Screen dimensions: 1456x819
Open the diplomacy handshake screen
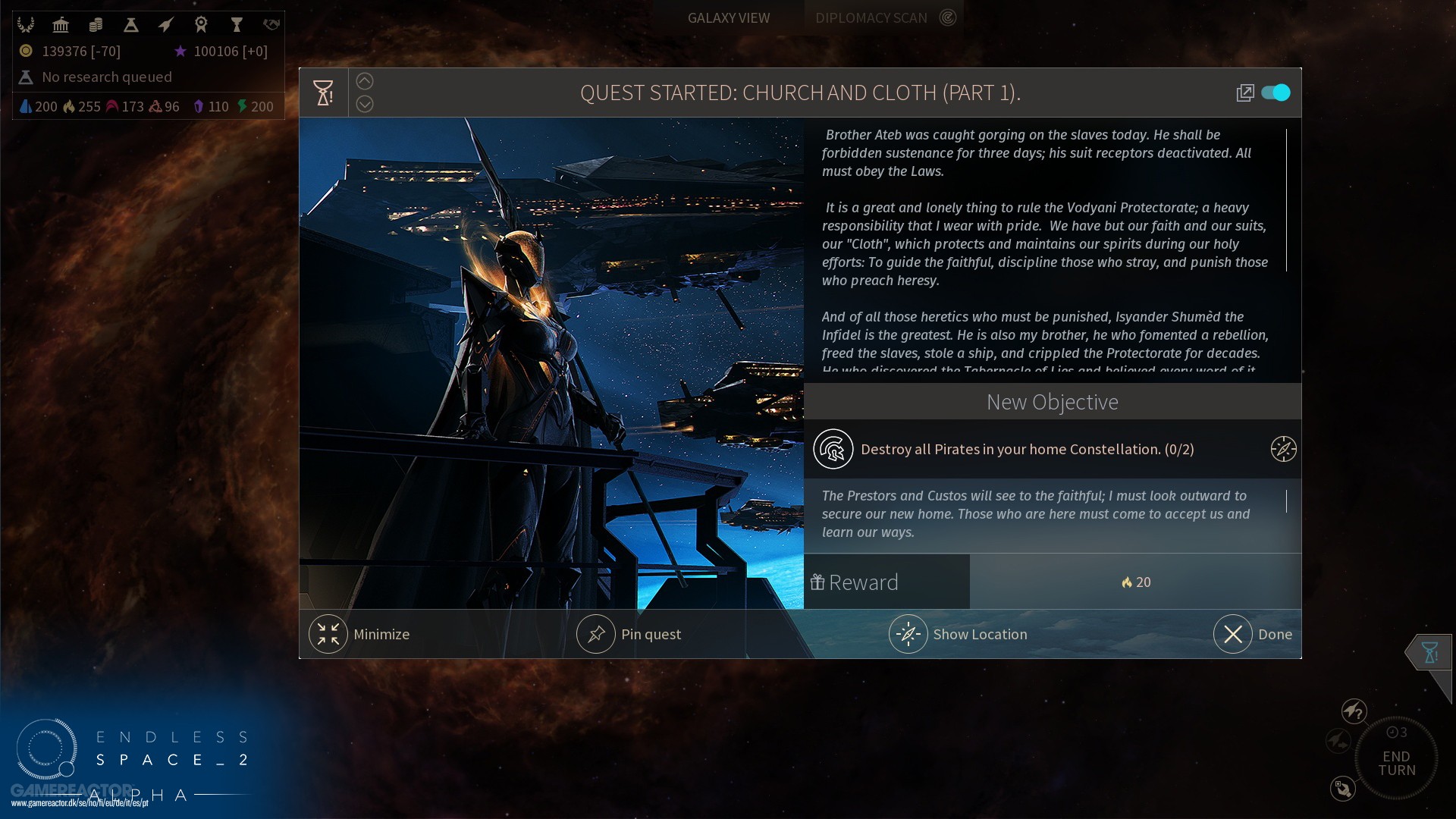271,25
